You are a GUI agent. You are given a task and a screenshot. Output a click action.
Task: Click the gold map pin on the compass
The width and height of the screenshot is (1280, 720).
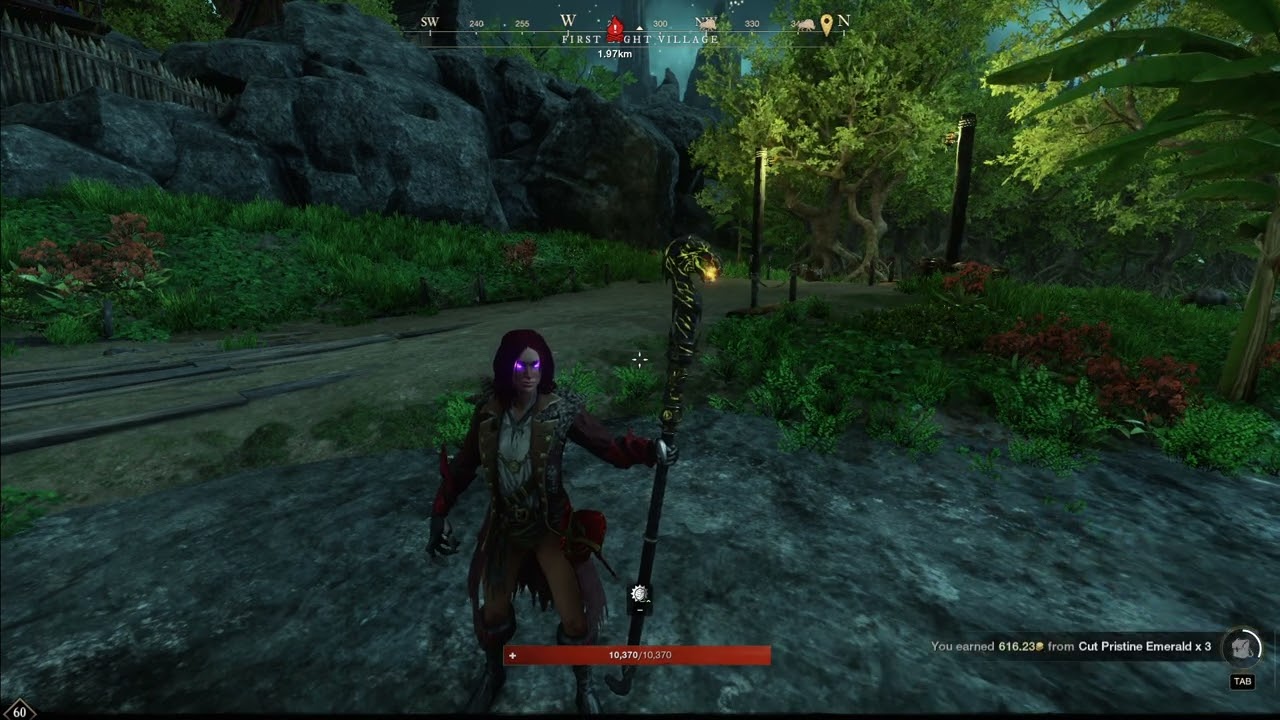click(827, 24)
